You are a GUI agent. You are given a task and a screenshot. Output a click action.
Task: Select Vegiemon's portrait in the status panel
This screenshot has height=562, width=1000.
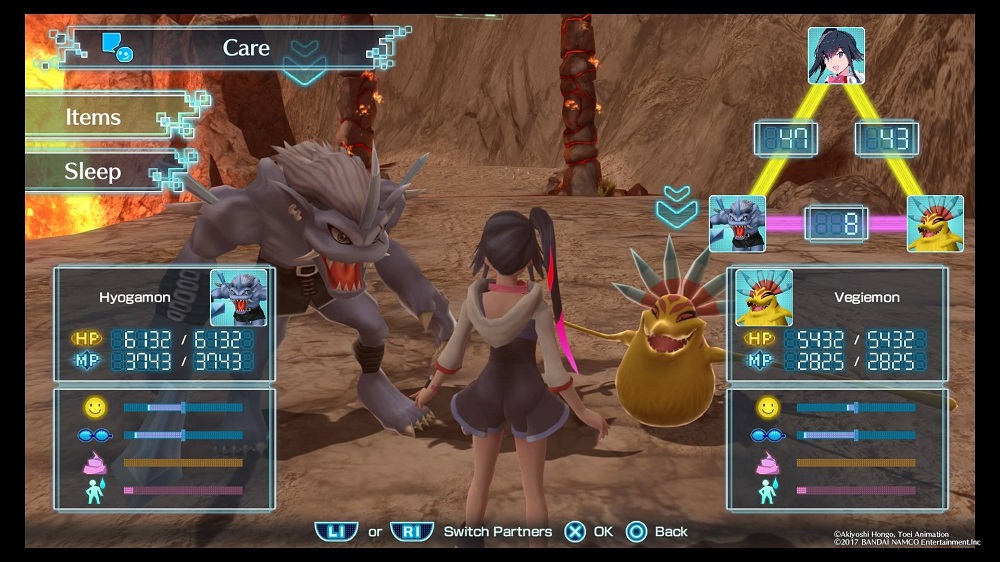tap(764, 297)
